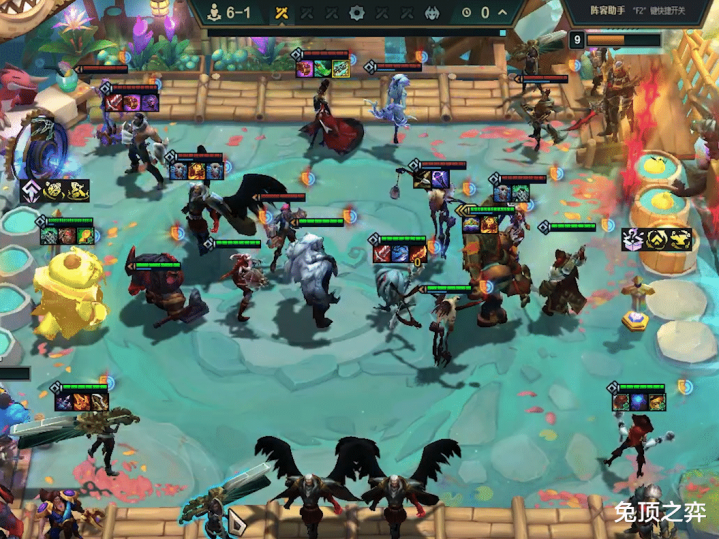Inspect the silver chevron augment icon
The image size is (719, 539).
[x=32, y=190]
